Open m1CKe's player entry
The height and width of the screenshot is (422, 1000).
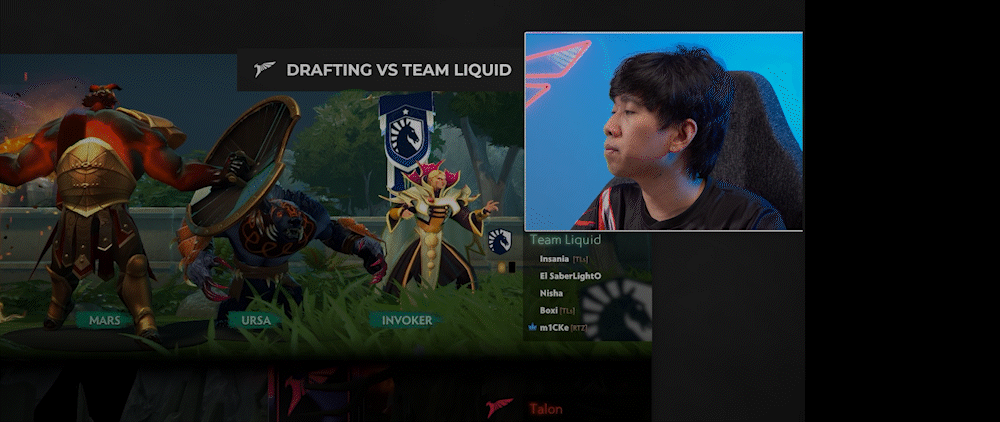554,327
